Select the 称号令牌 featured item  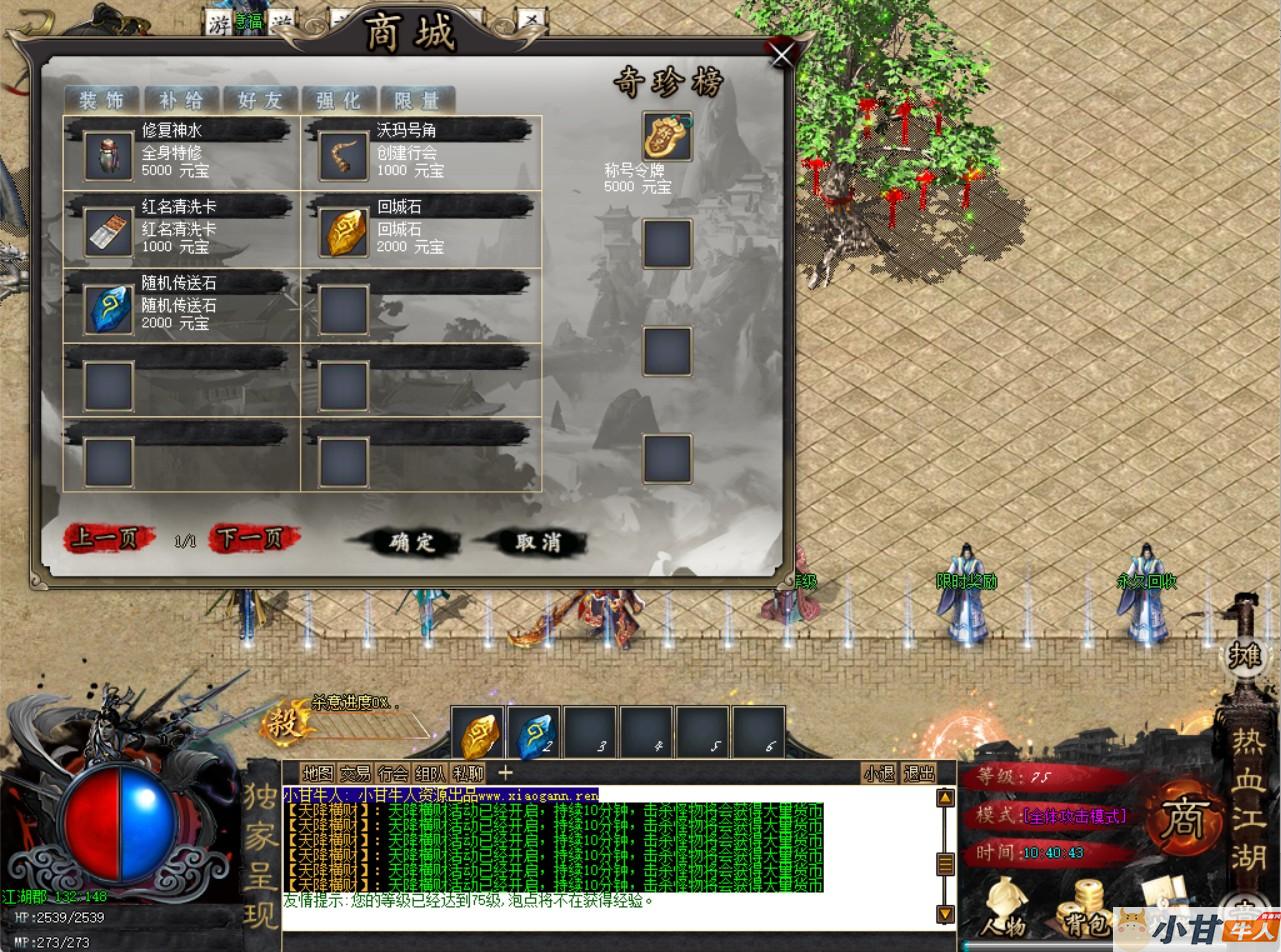tap(667, 137)
